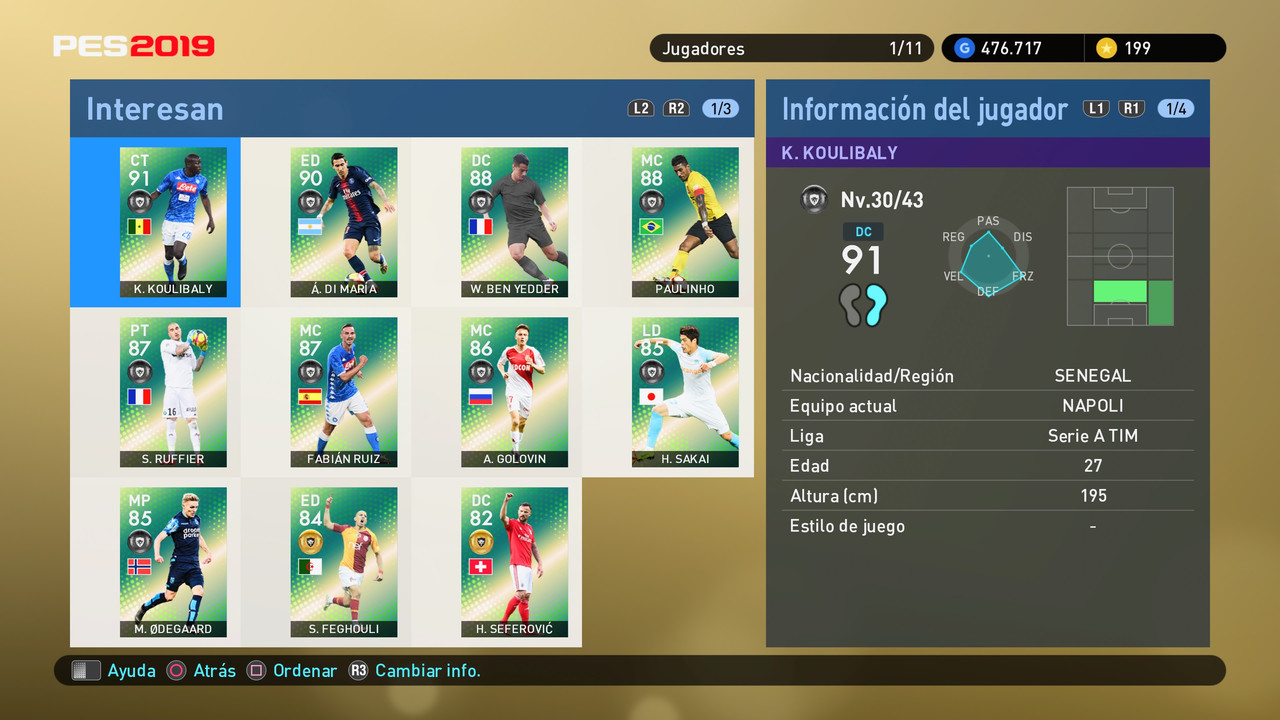Open the Ordenar sorting option
1280x720 pixels.
tap(292, 670)
